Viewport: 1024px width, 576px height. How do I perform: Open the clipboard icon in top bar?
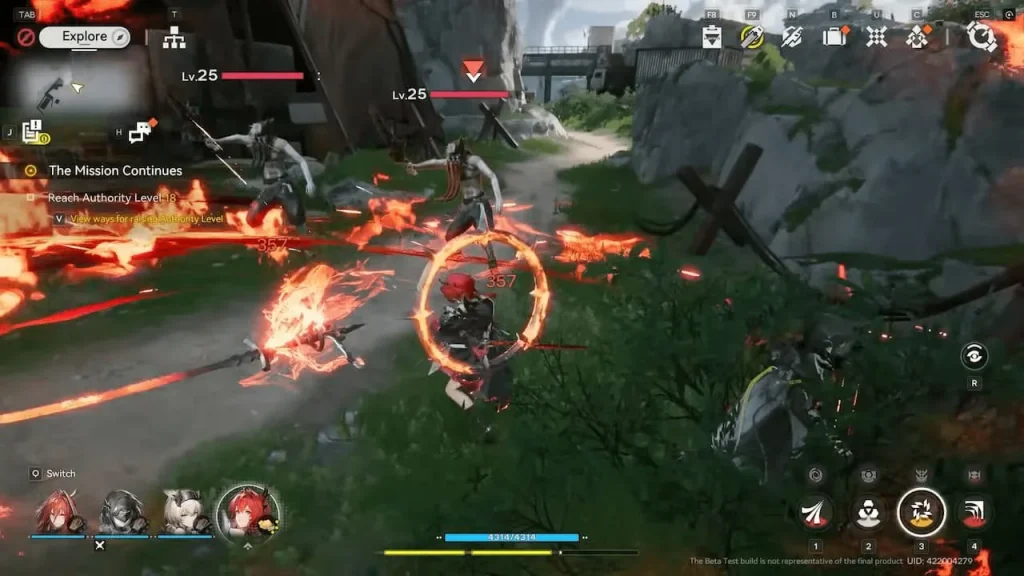coord(712,37)
